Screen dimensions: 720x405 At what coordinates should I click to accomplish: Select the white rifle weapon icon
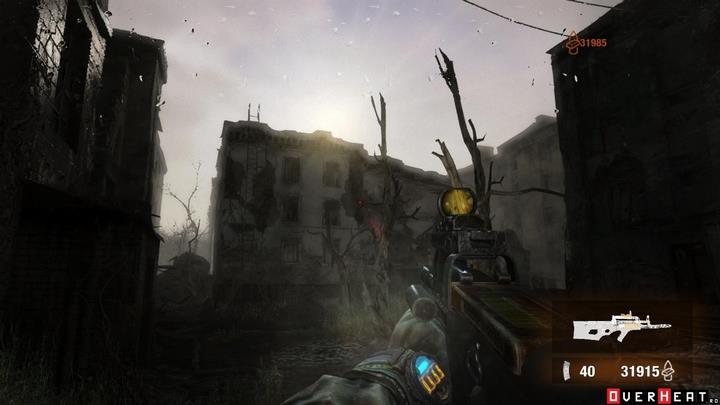(x=613, y=329)
